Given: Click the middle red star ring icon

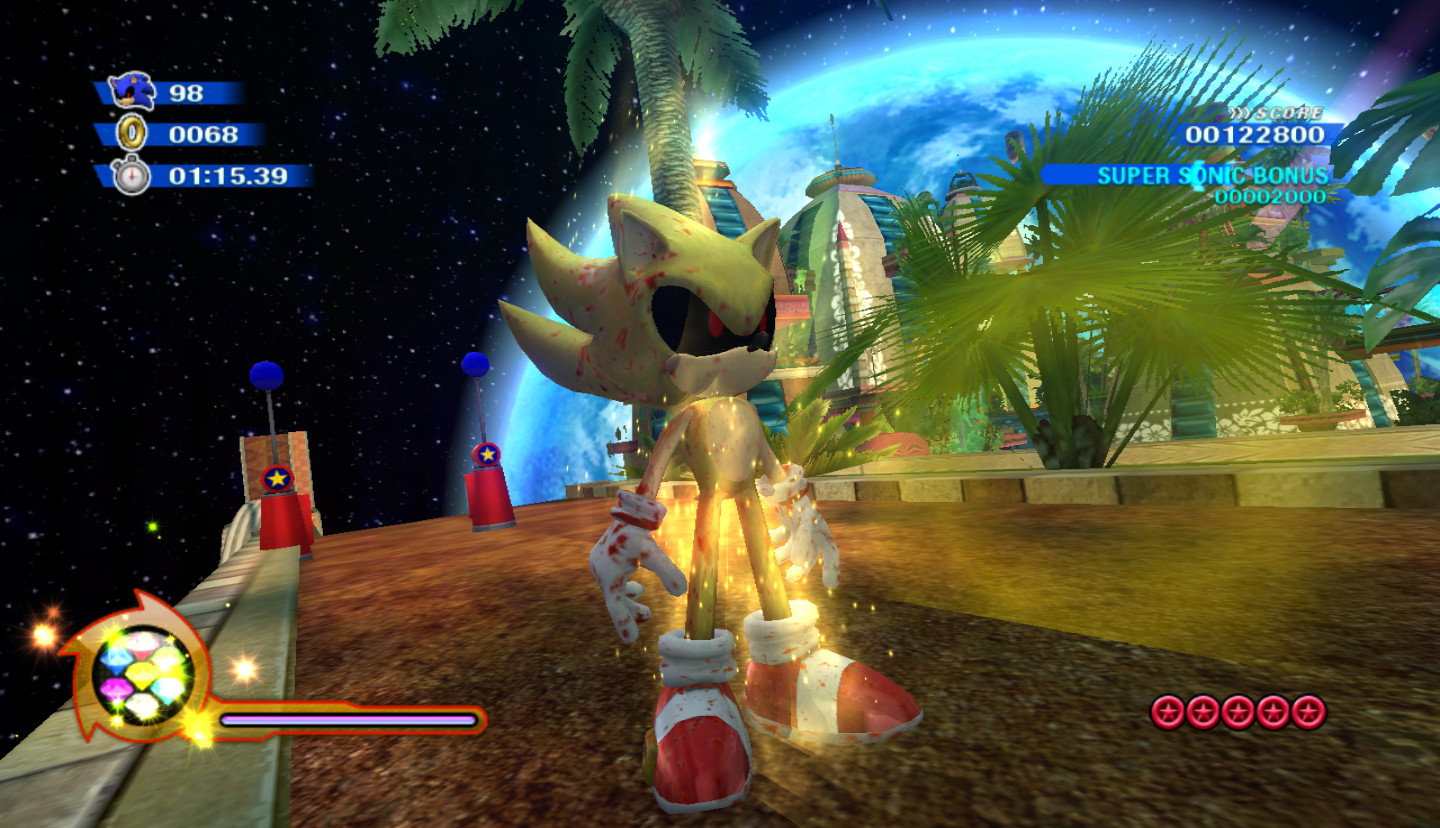Looking at the screenshot, I should click(1238, 713).
